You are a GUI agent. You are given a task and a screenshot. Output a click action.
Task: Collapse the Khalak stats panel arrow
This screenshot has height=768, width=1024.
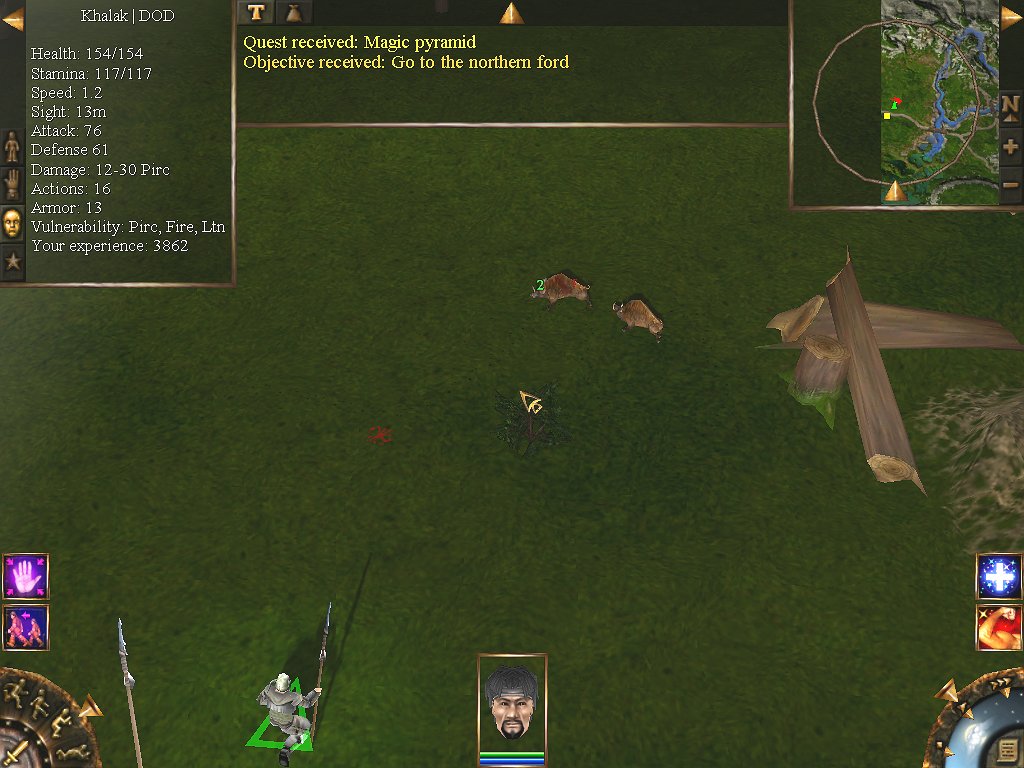(x=13, y=18)
